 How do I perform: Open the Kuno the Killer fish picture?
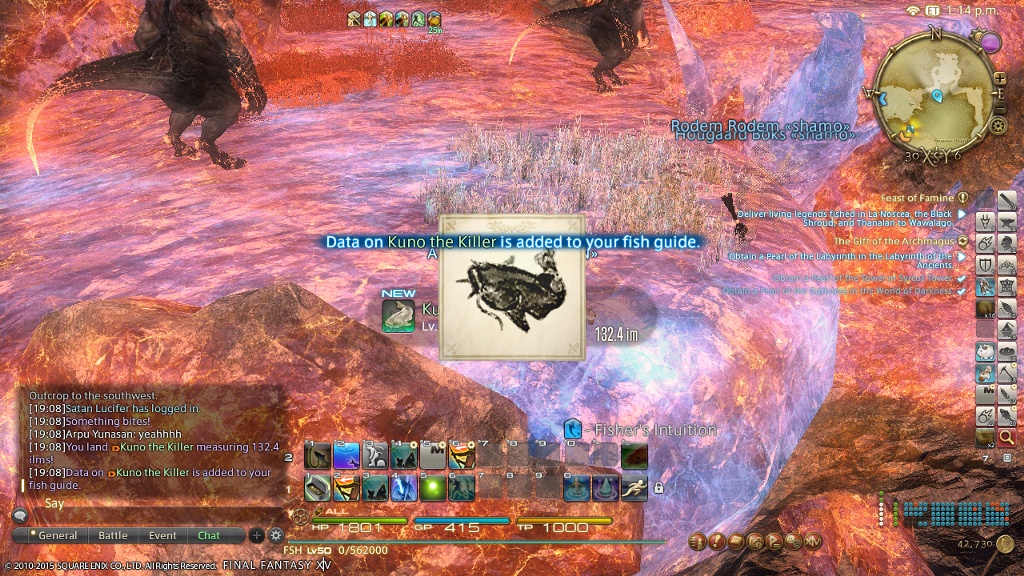point(512,287)
